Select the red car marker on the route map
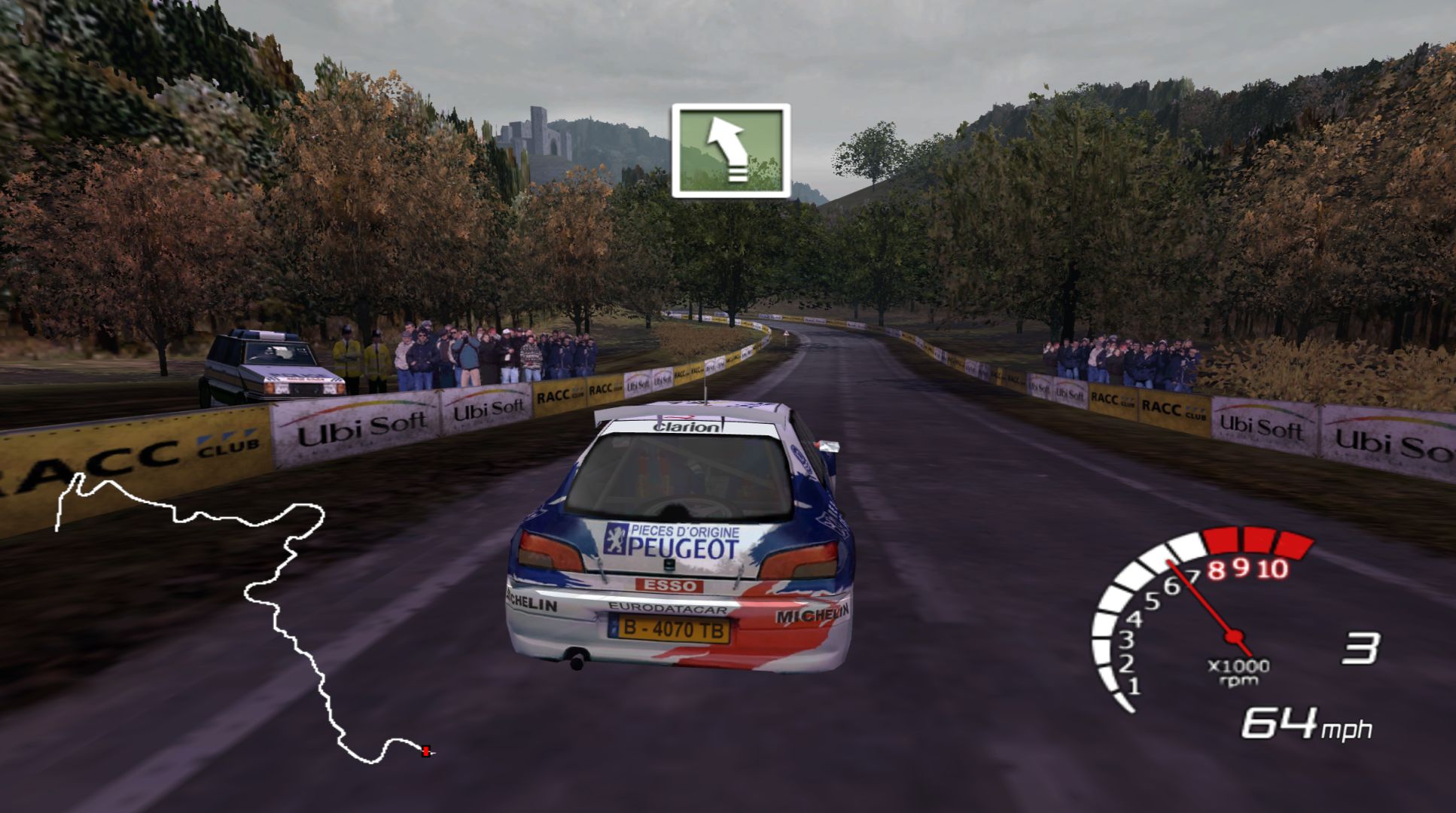The width and height of the screenshot is (1456, 813). tap(427, 750)
